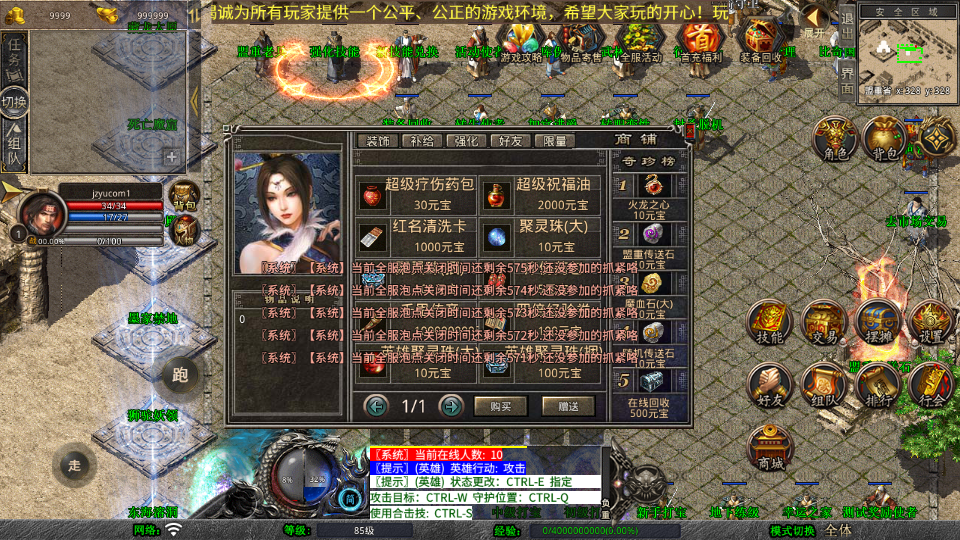
Task: Open the 行会 guild menu
Action: (931, 385)
